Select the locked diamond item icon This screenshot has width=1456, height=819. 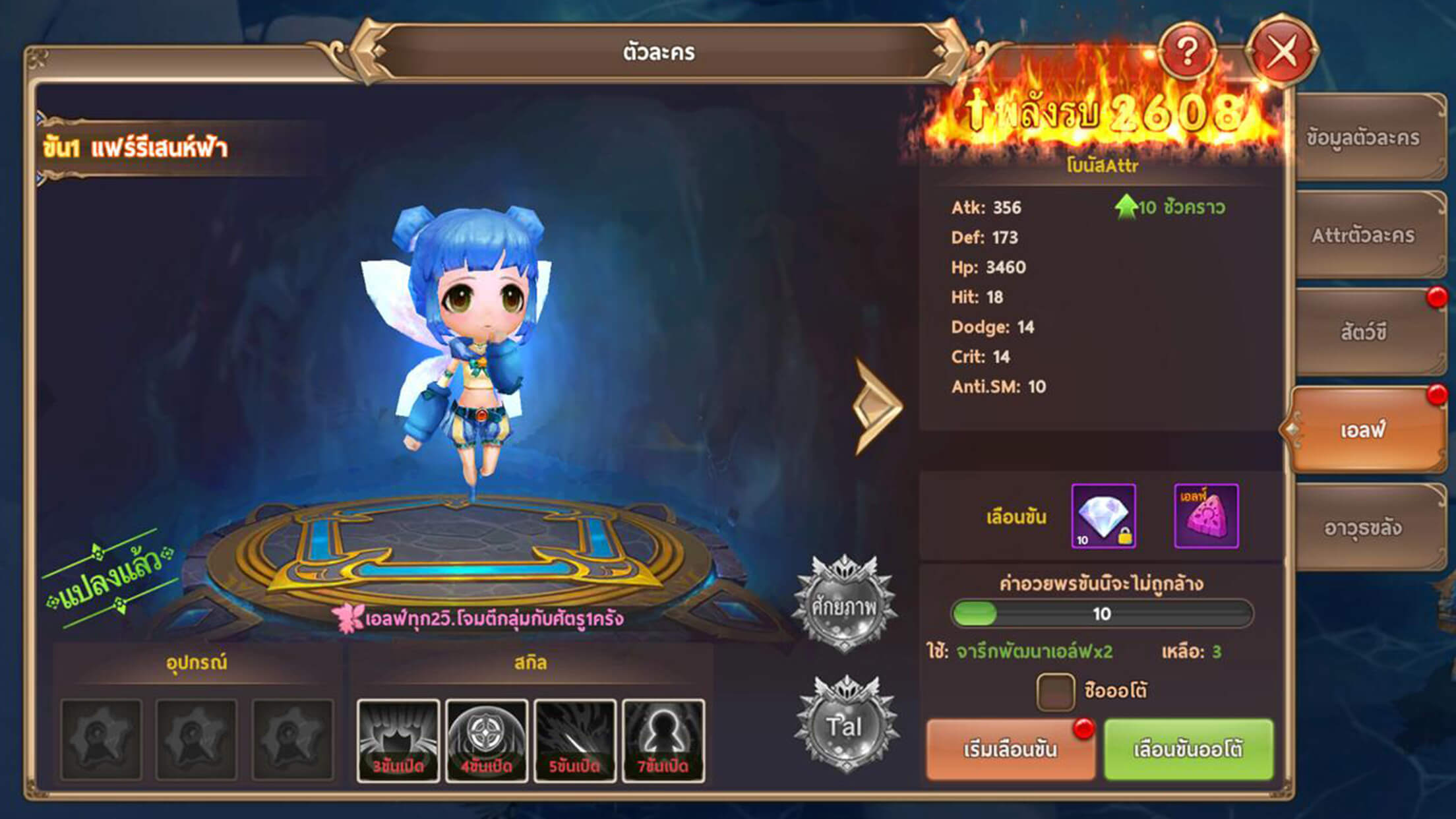(1103, 516)
